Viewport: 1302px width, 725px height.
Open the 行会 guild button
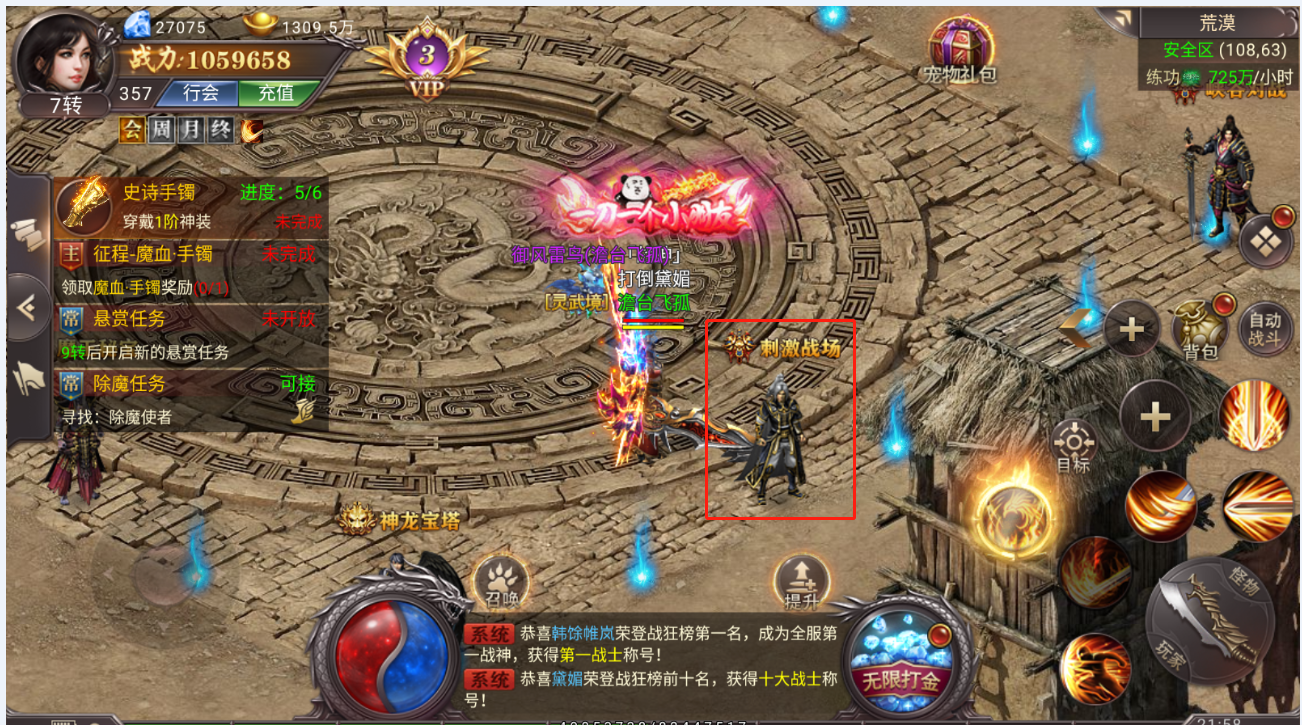pos(201,93)
